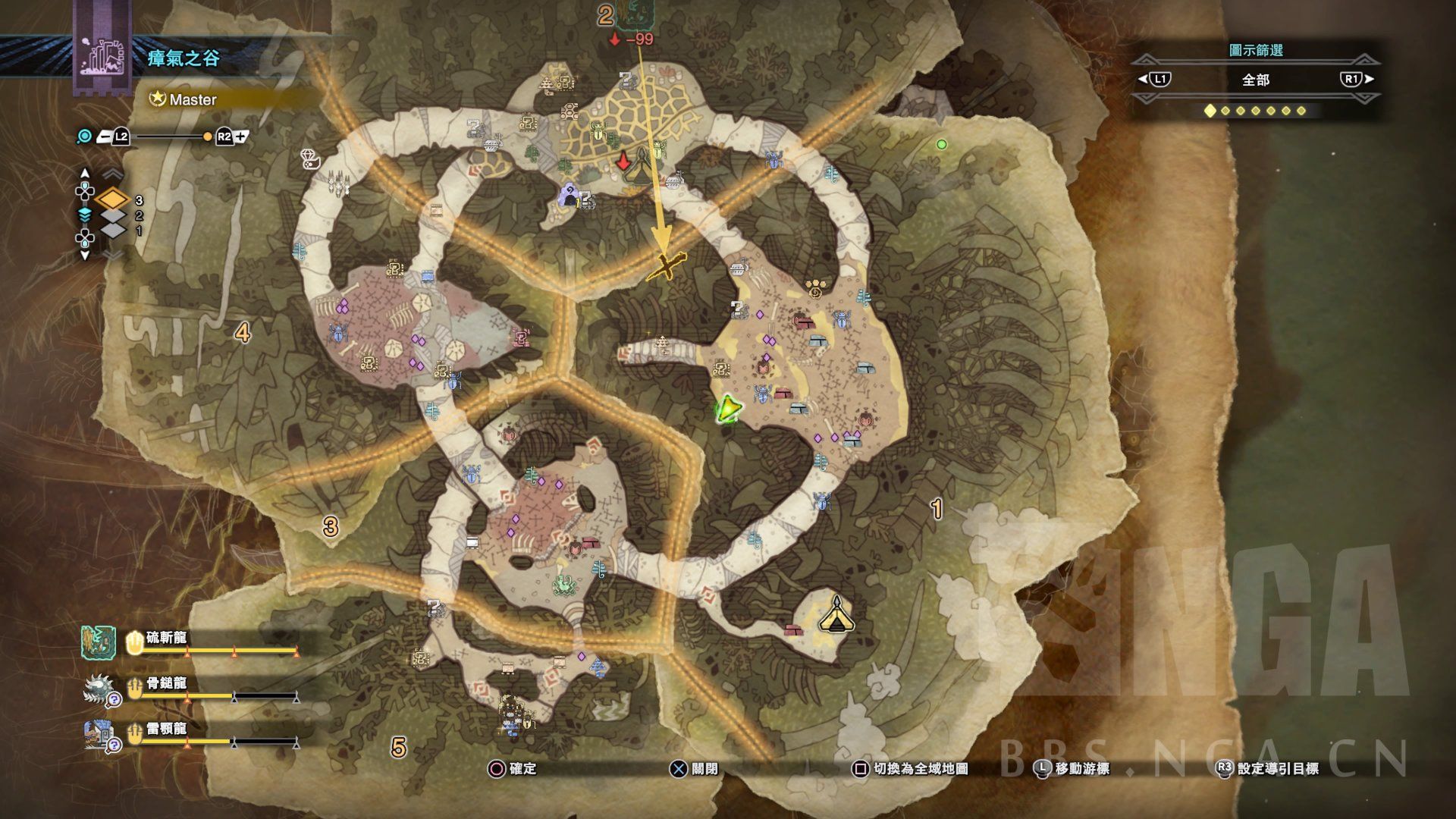Click the green player arrow marker
The width and height of the screenshot is (1456, 819).
[727, 409]
